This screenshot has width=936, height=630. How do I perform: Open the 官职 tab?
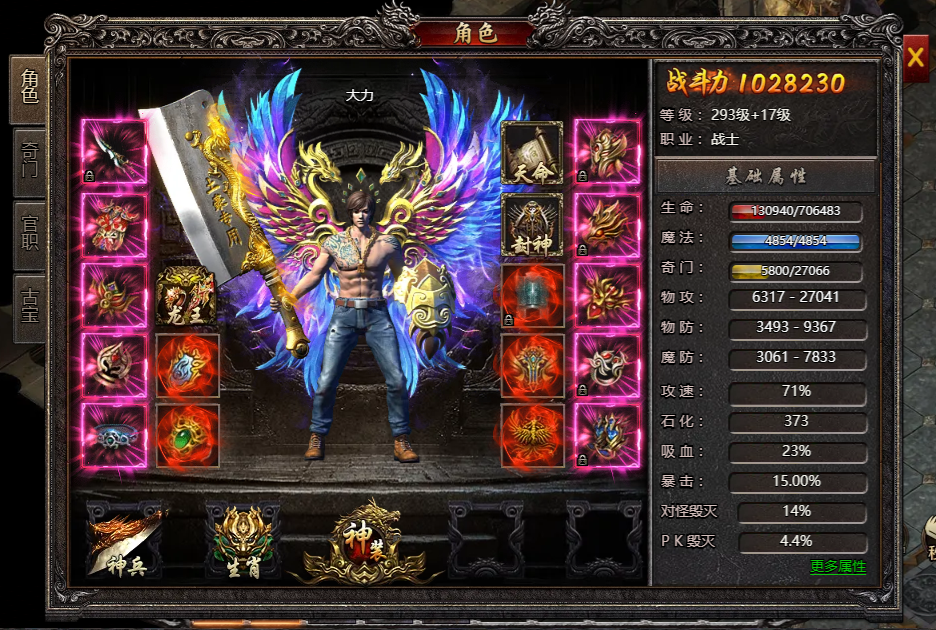click(x=29, y=232)
